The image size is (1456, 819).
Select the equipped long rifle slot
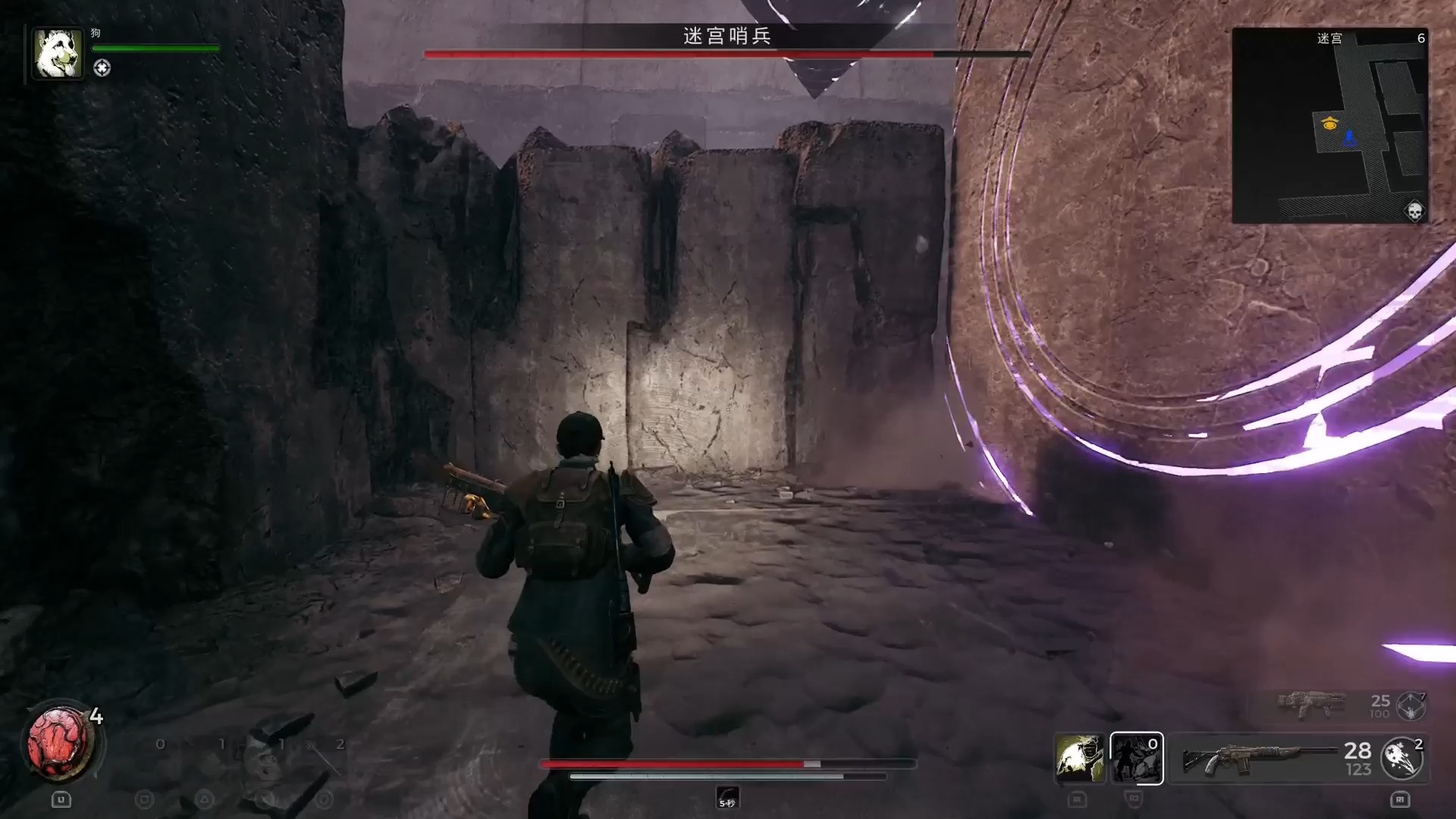(x=1259, y=758)
